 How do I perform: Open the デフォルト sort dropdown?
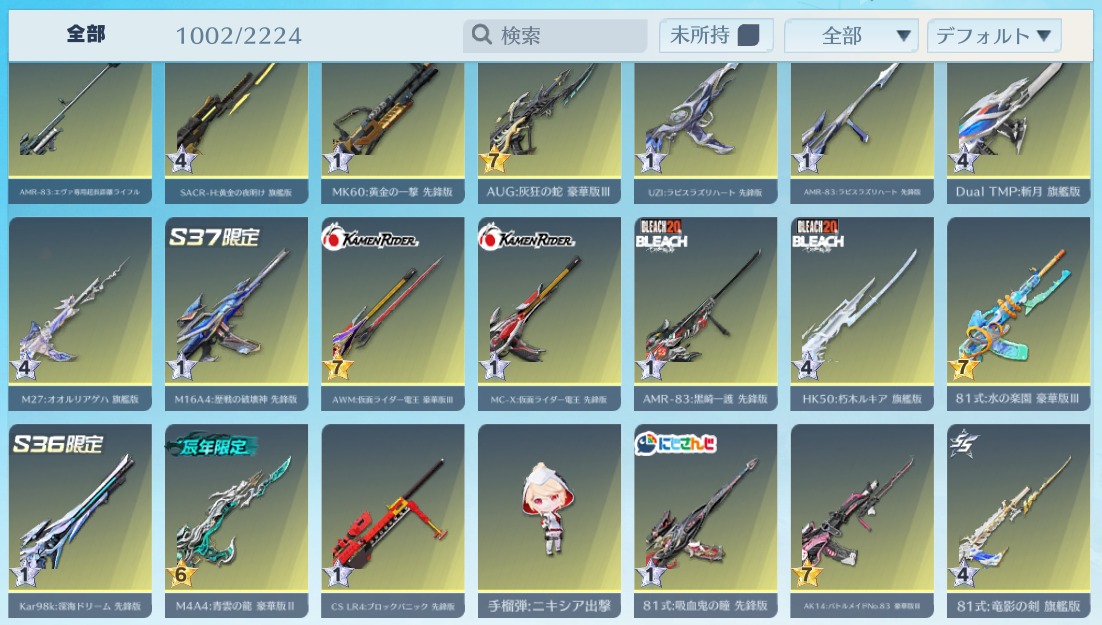[x=993, y=36]
